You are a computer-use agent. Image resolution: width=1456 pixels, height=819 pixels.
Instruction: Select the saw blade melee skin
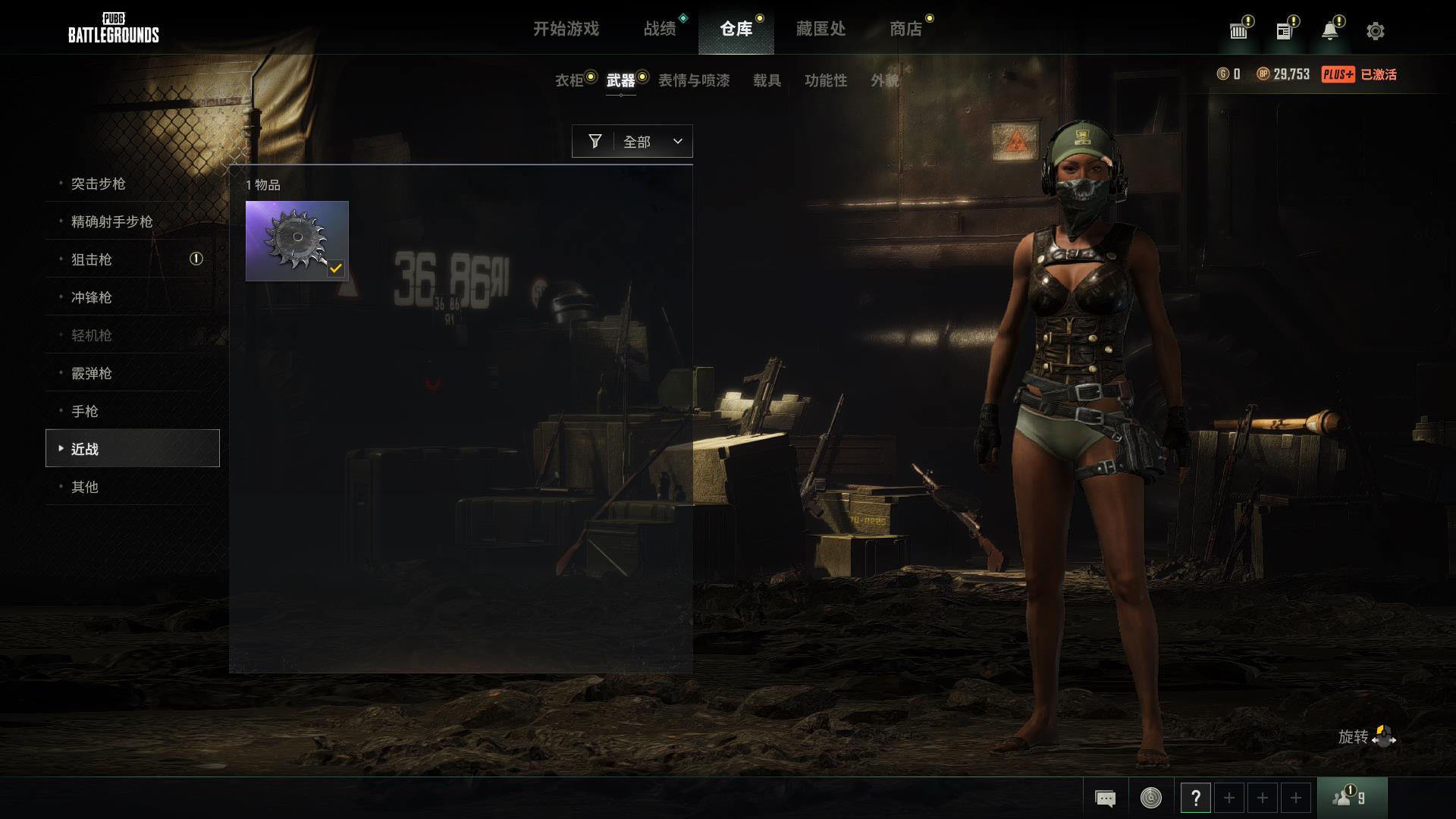pyautogui.click(x=297, y=240)
